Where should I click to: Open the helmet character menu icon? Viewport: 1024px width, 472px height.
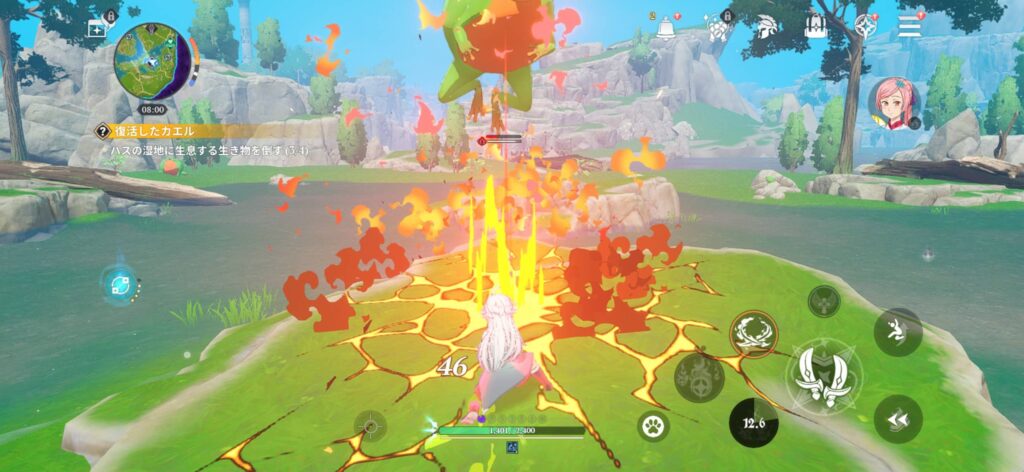tap(767, 27)
